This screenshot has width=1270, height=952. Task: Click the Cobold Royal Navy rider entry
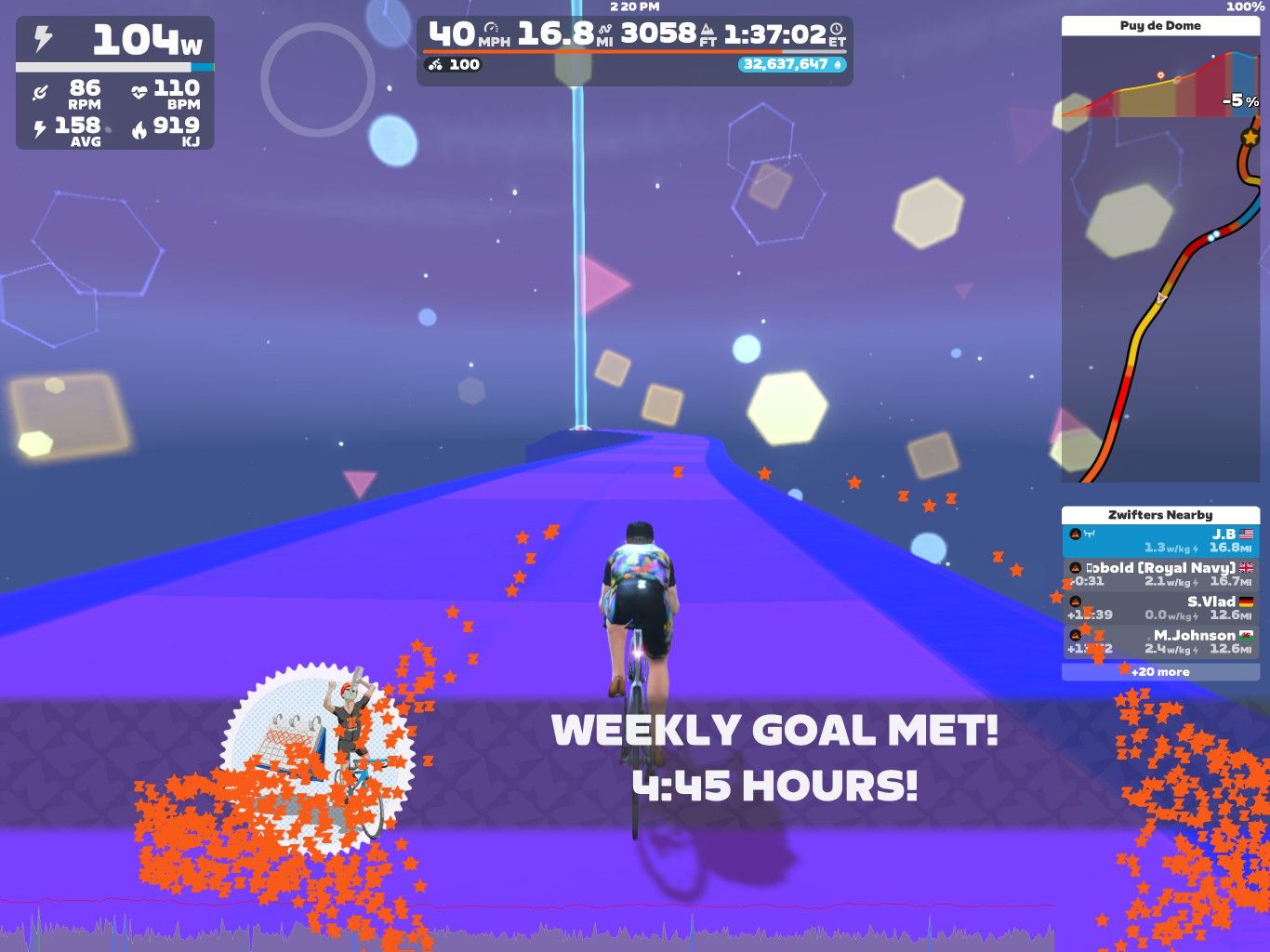pos(1159,574)
